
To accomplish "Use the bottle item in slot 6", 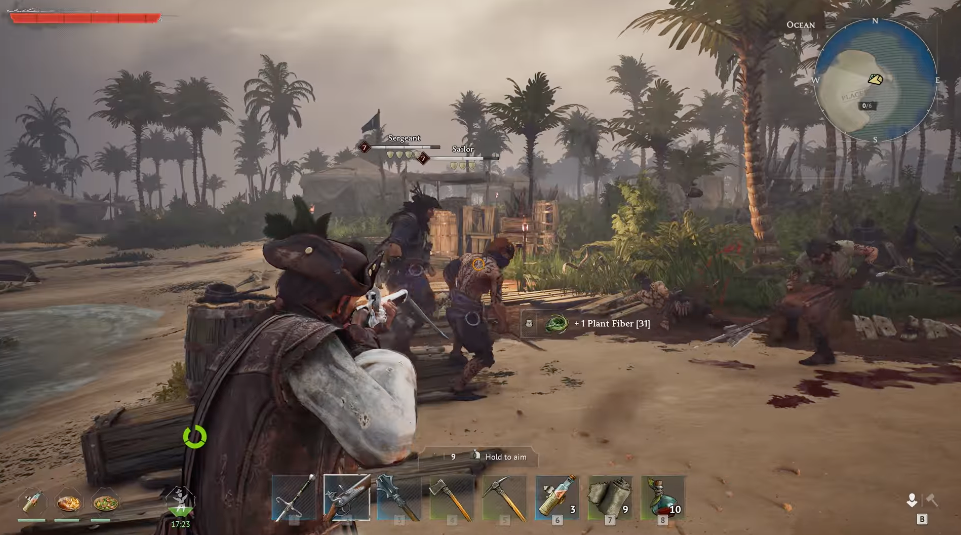I will pos(557,497).
